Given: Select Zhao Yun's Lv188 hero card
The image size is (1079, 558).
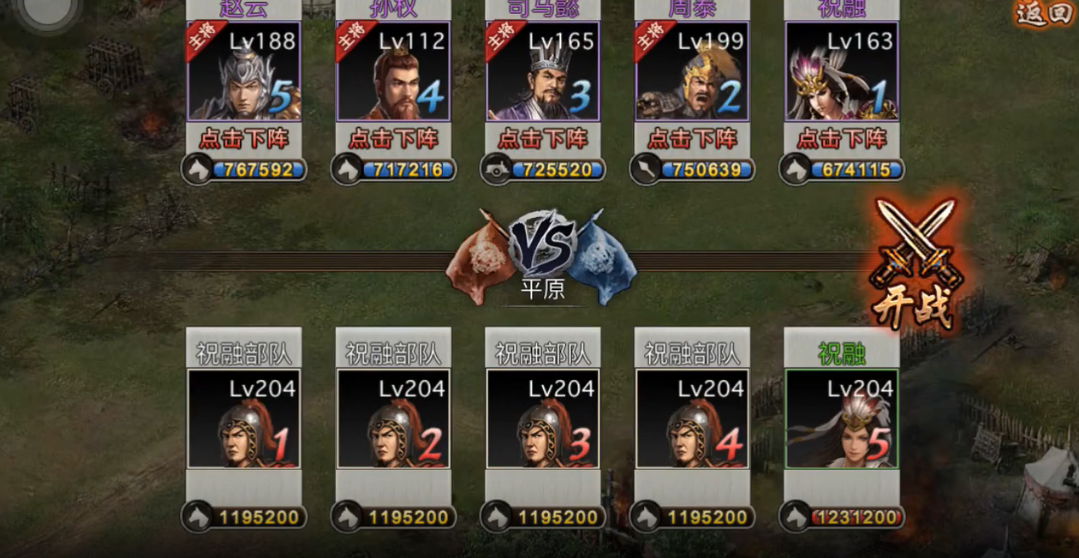Looking at the screenshot, I should tap(243, 72).
